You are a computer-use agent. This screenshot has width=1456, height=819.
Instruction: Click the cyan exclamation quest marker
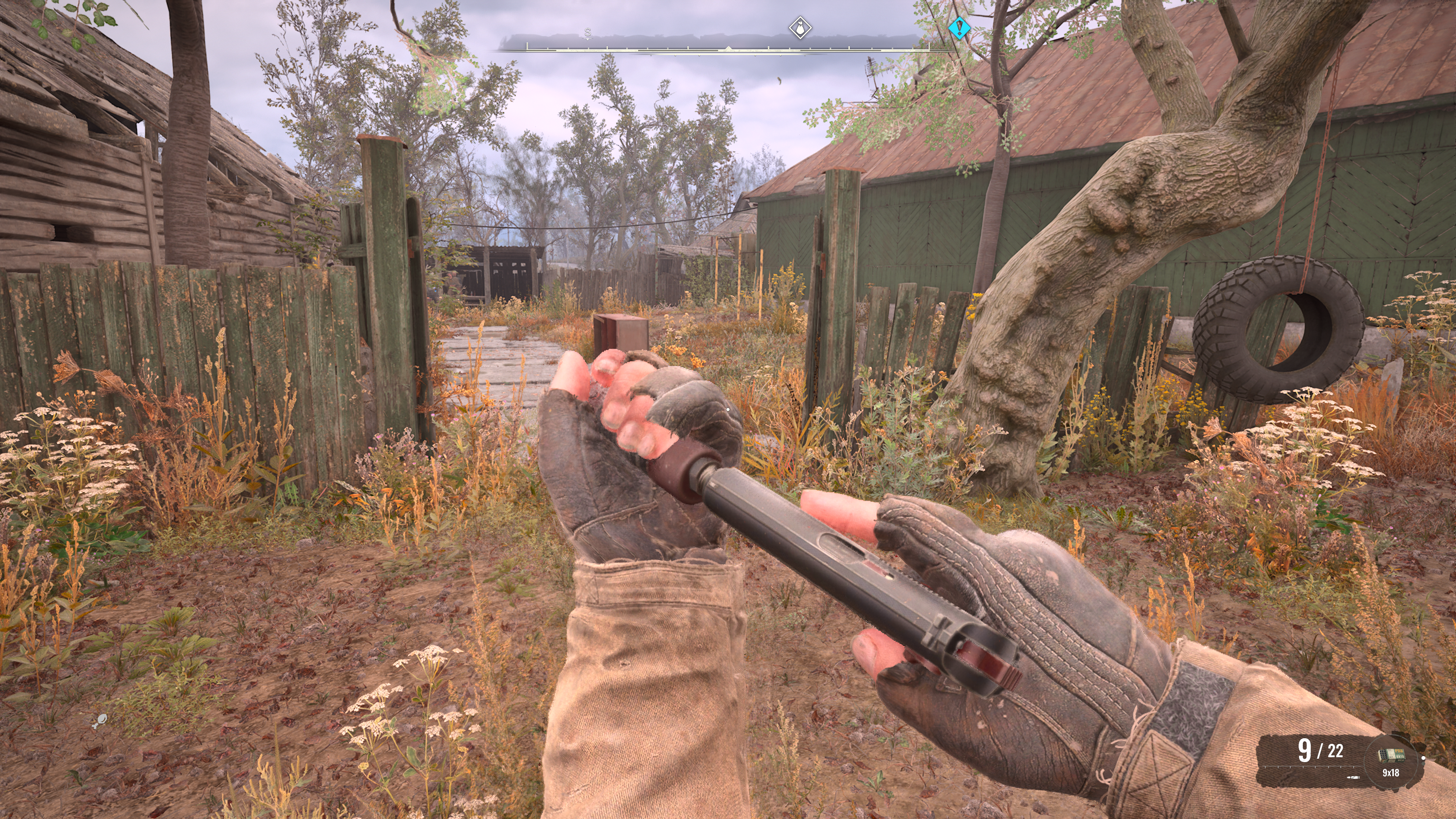click(959, 27)
